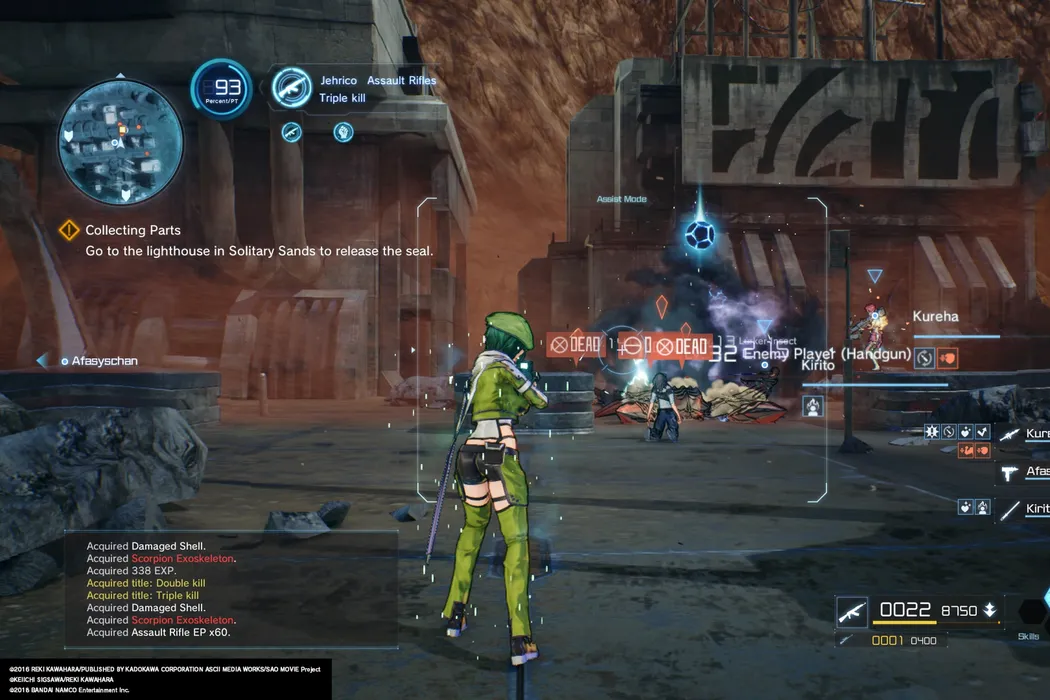The image size is (1050, 700).
Task: Select the equipped assault rifle weapon slot
Action: 853,610
